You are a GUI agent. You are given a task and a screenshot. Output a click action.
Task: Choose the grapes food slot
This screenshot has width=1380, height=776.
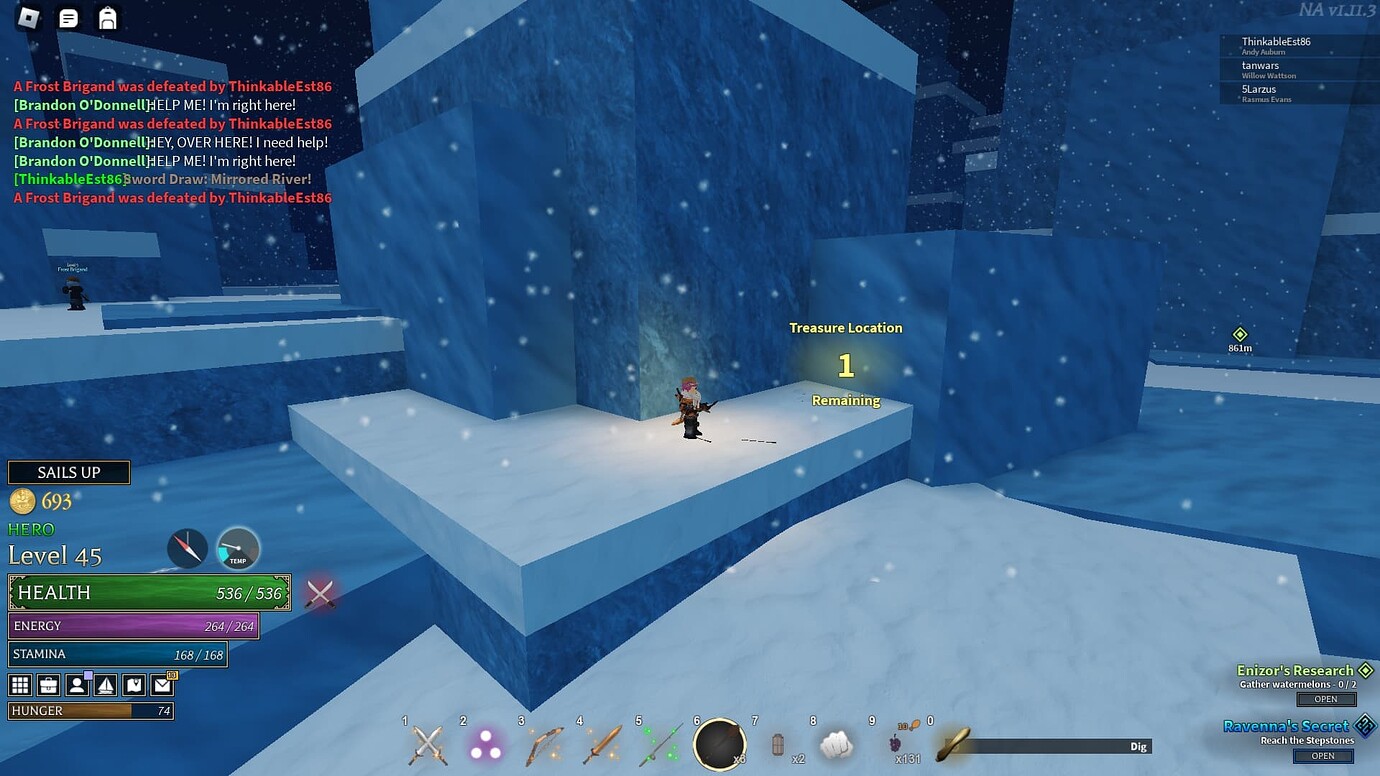[x=895, y=745]
